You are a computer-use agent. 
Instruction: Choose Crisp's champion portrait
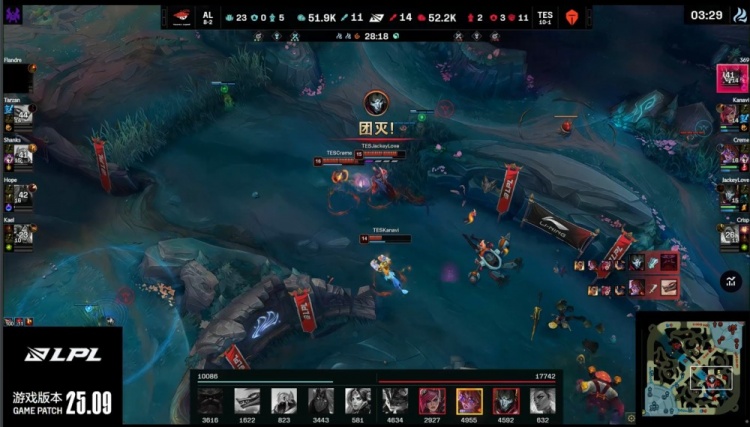click(x=728, y=234)
